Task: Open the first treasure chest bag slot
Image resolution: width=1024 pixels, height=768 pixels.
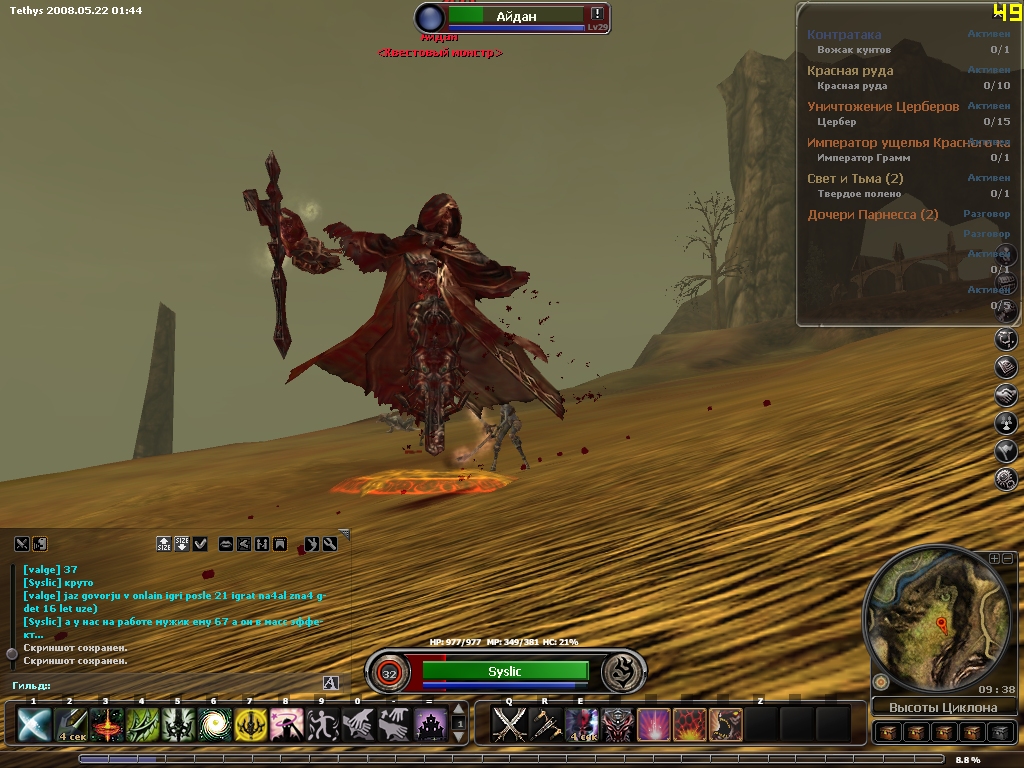Action: pyautogui.click(x=886, y=732)
